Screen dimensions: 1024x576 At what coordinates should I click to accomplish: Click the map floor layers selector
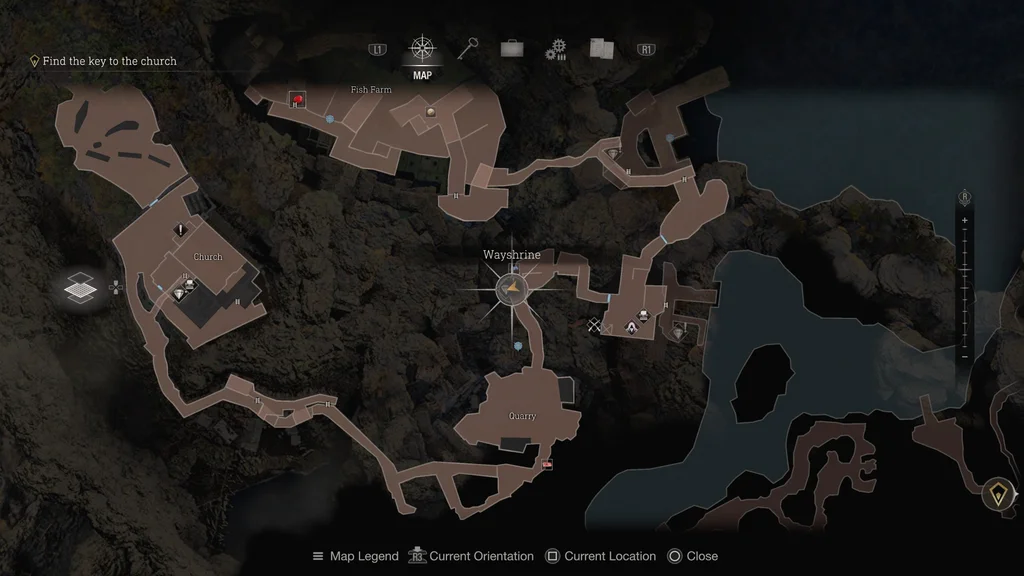pos(79,288)
